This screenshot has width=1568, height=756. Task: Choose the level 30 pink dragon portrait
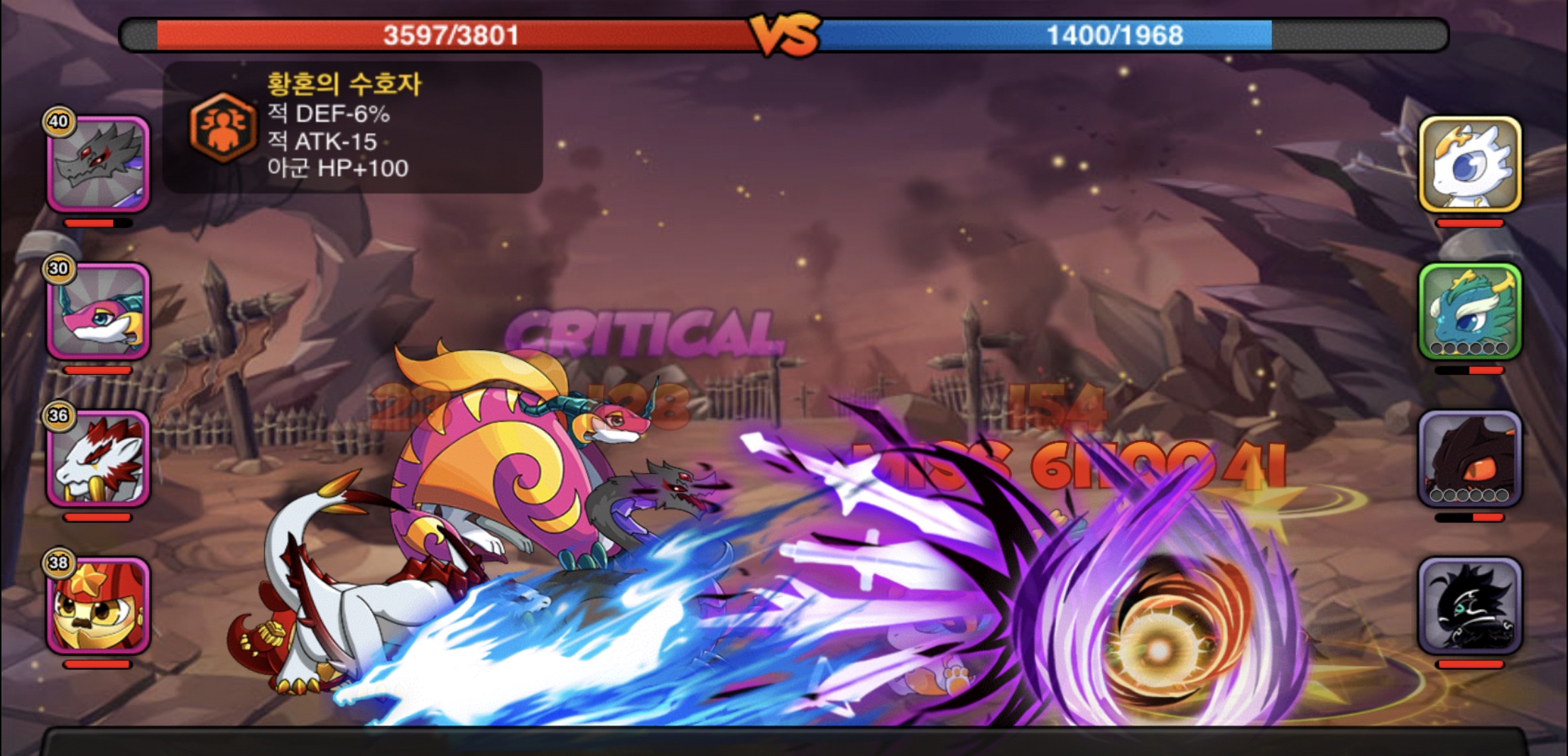[x=98, y=311]
